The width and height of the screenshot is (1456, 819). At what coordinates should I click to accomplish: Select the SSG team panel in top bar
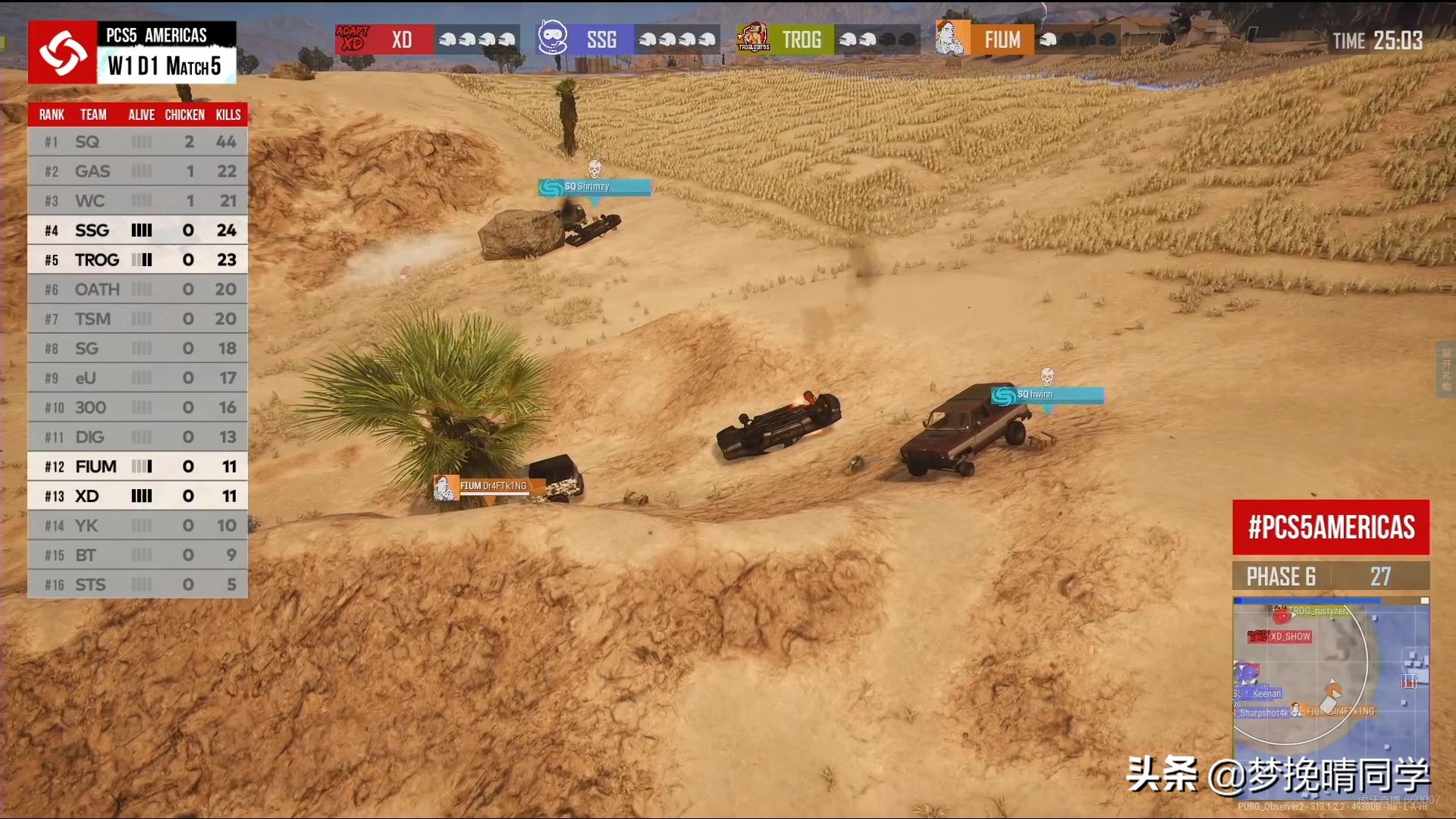[627, 39]
